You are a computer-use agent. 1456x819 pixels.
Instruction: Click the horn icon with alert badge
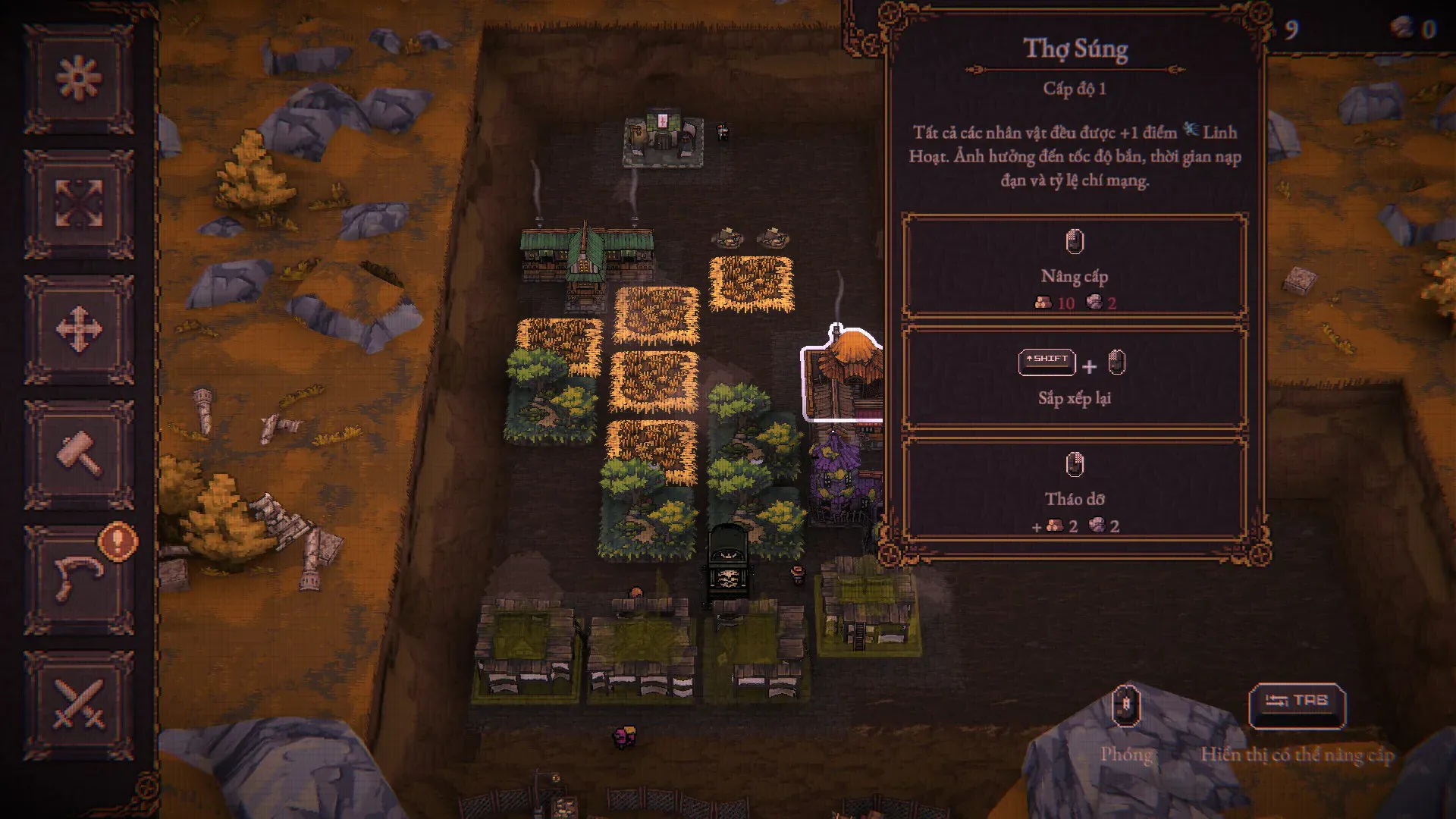[x=79, y=579]
